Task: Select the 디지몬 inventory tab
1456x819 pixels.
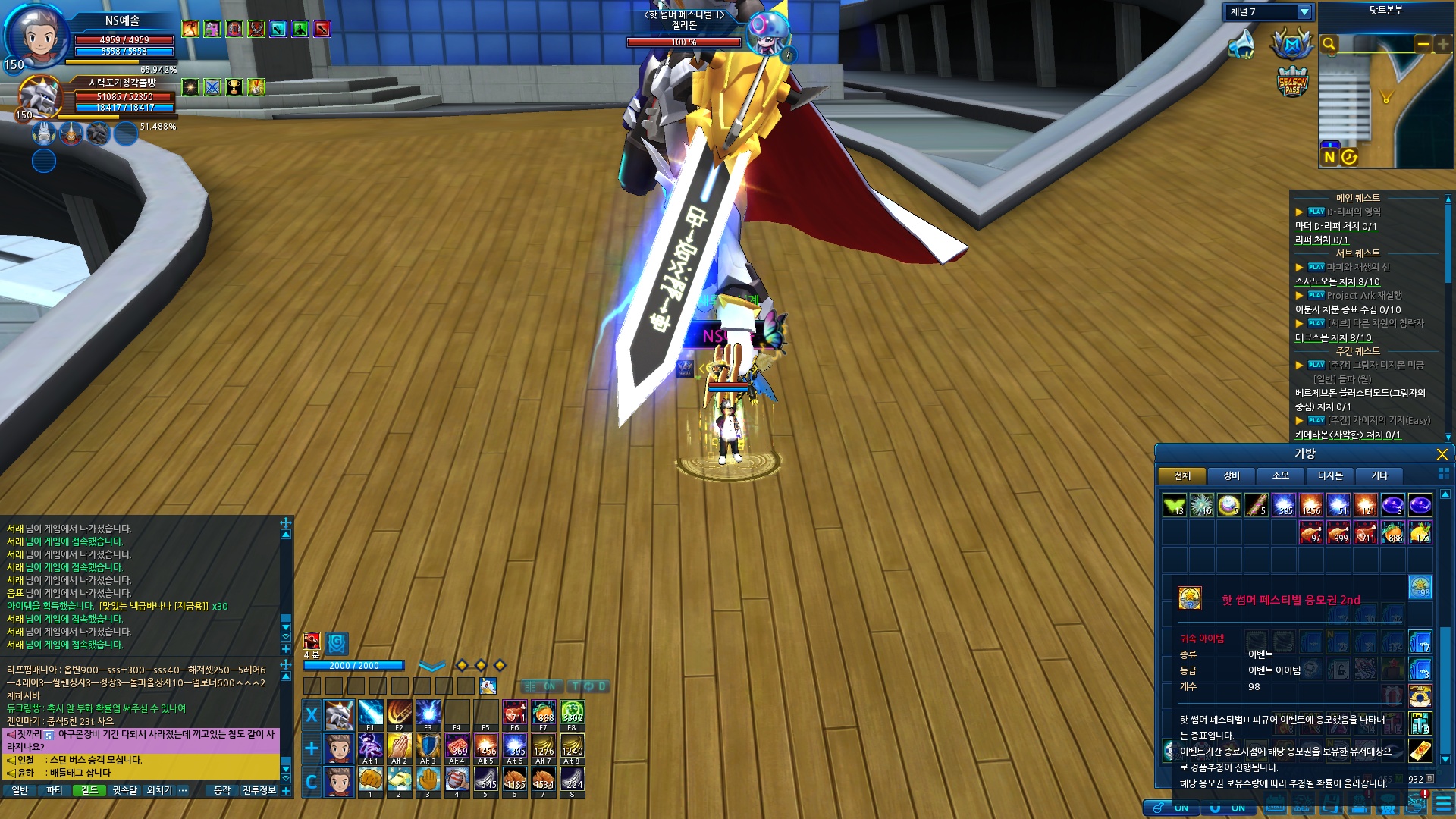Action: (1330, 475)
